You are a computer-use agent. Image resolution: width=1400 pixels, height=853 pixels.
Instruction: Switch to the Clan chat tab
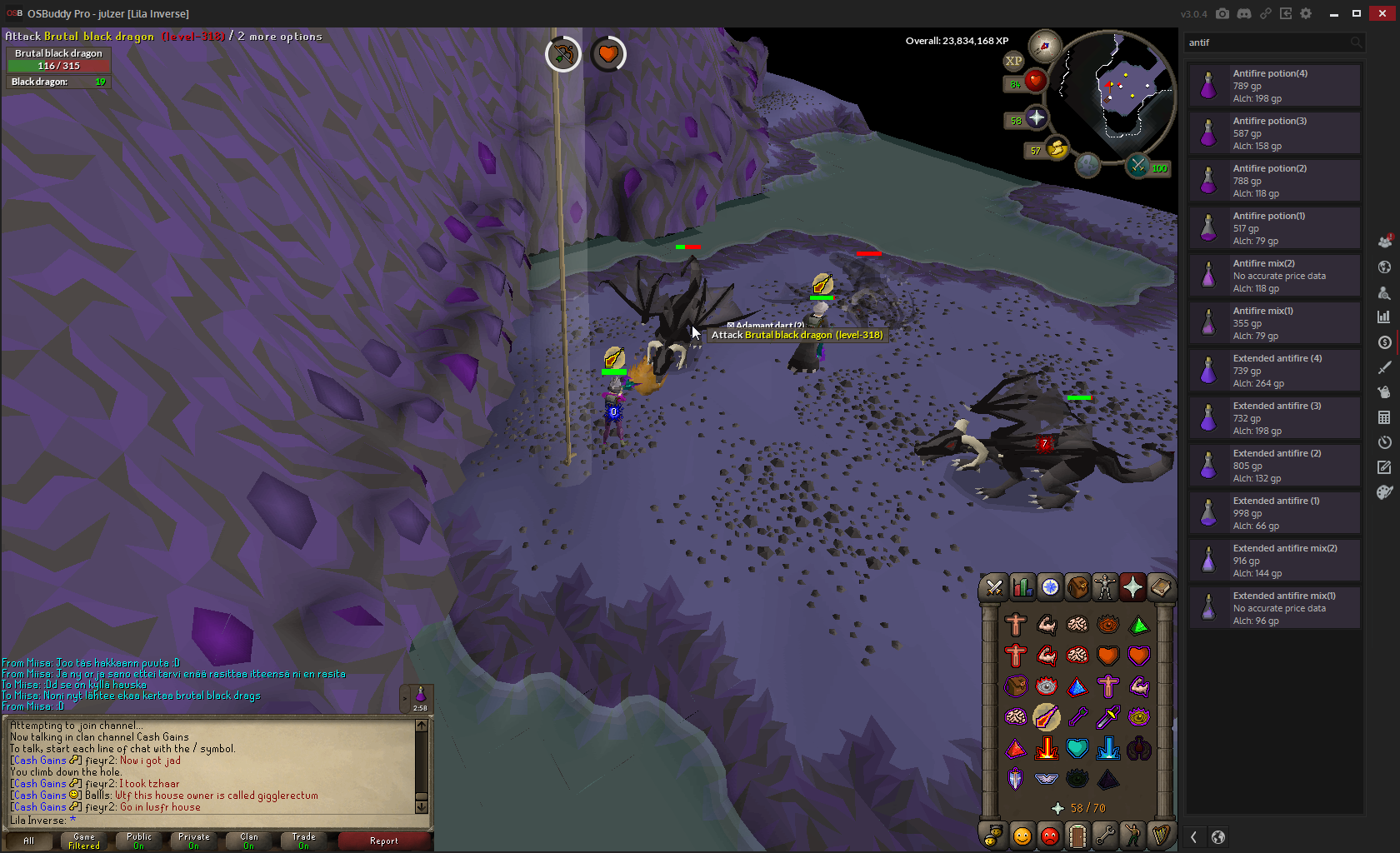click(249, 841)
